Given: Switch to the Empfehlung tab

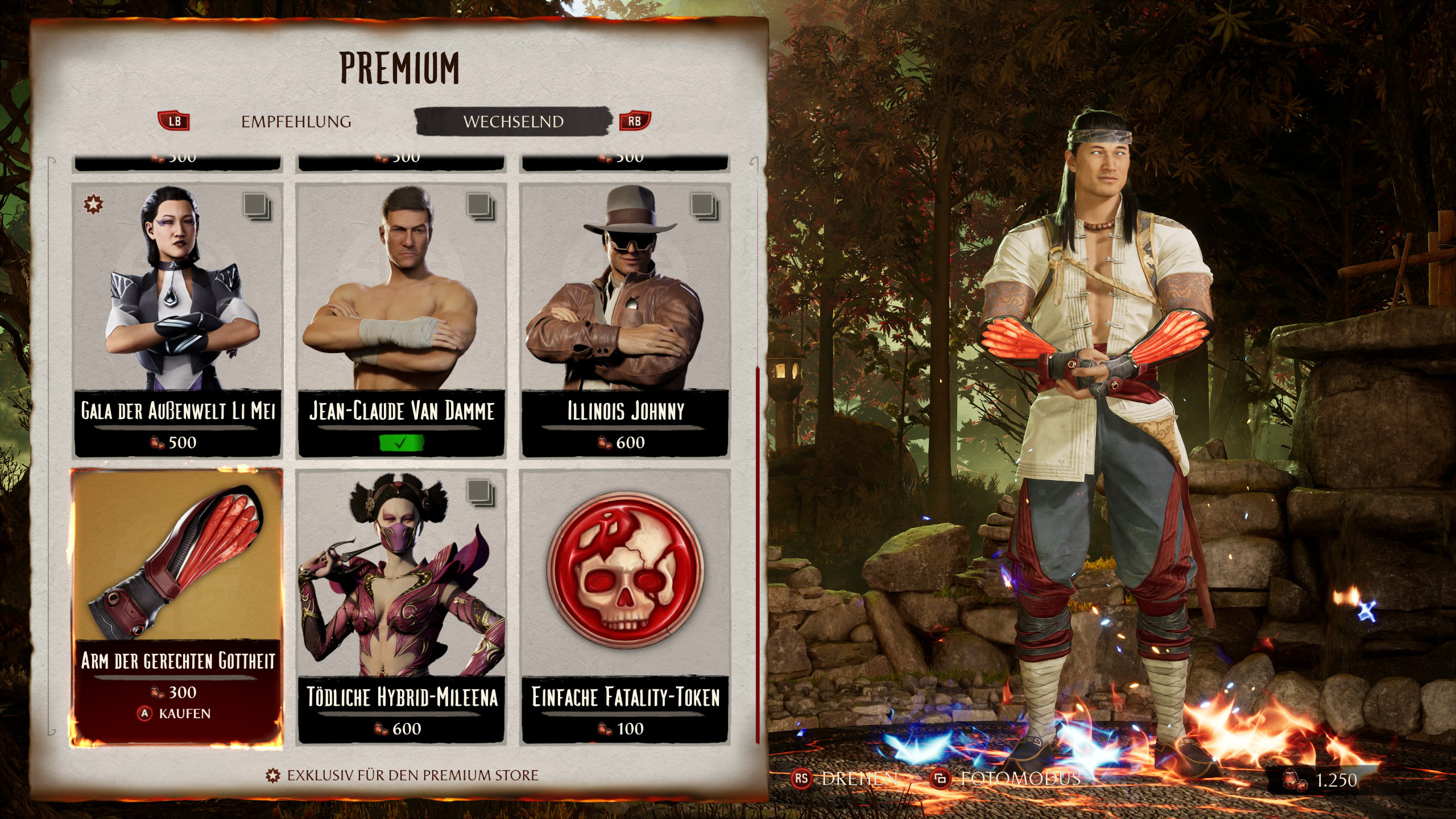Looking at the screenshot, I should pos(296,122).
